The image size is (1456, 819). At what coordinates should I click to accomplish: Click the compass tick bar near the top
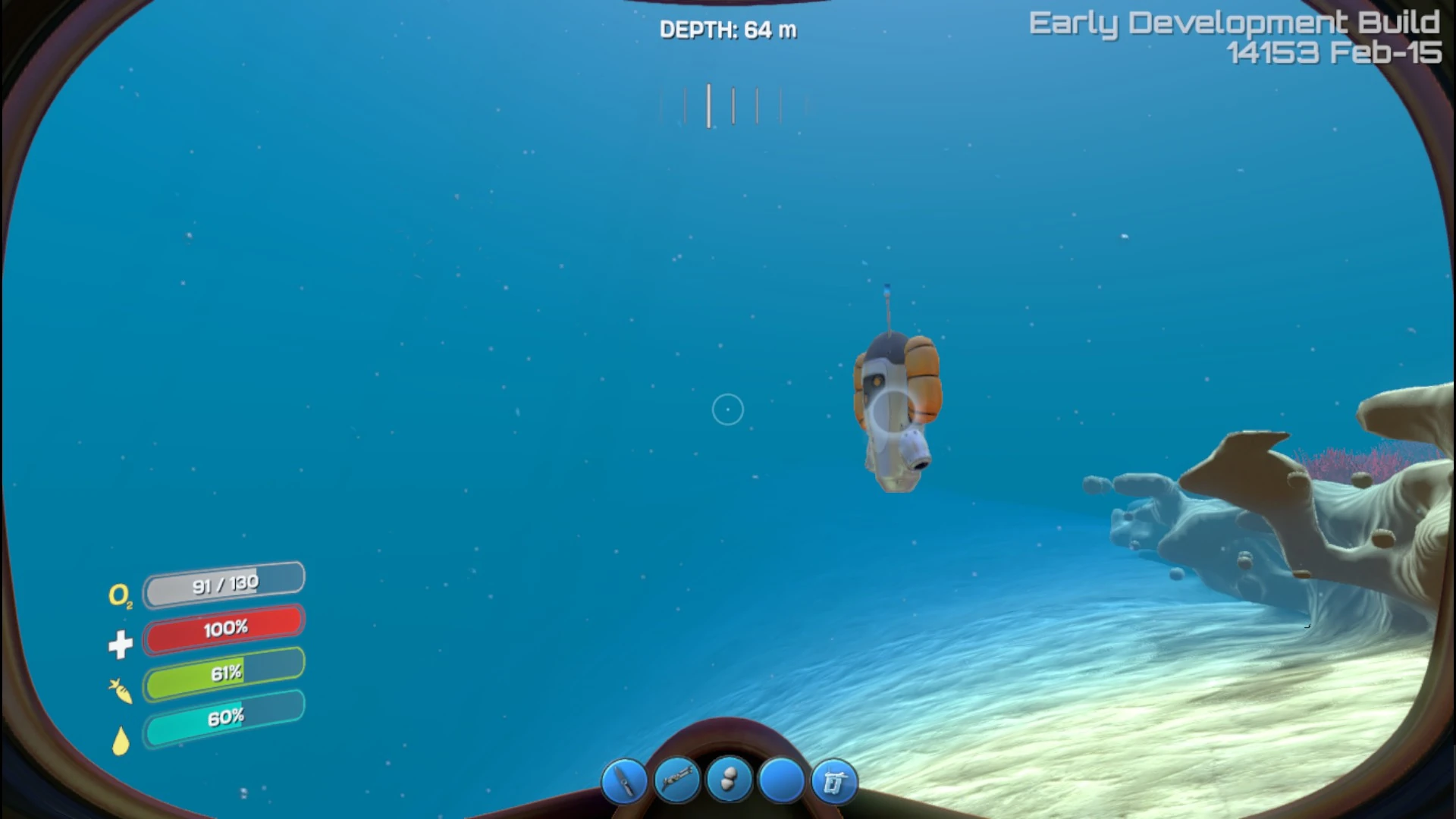733,106
